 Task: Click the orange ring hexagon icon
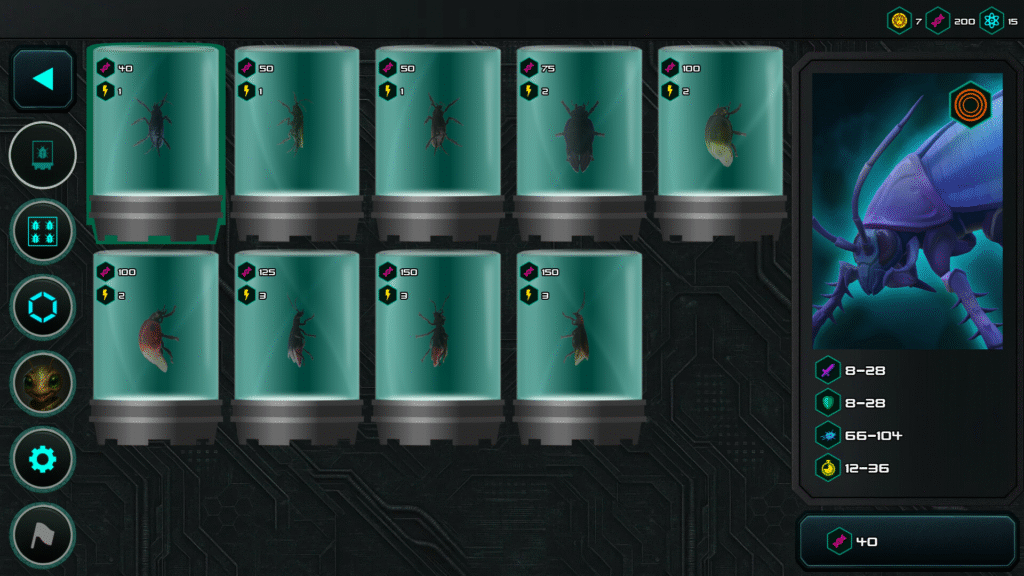[967, 104]
